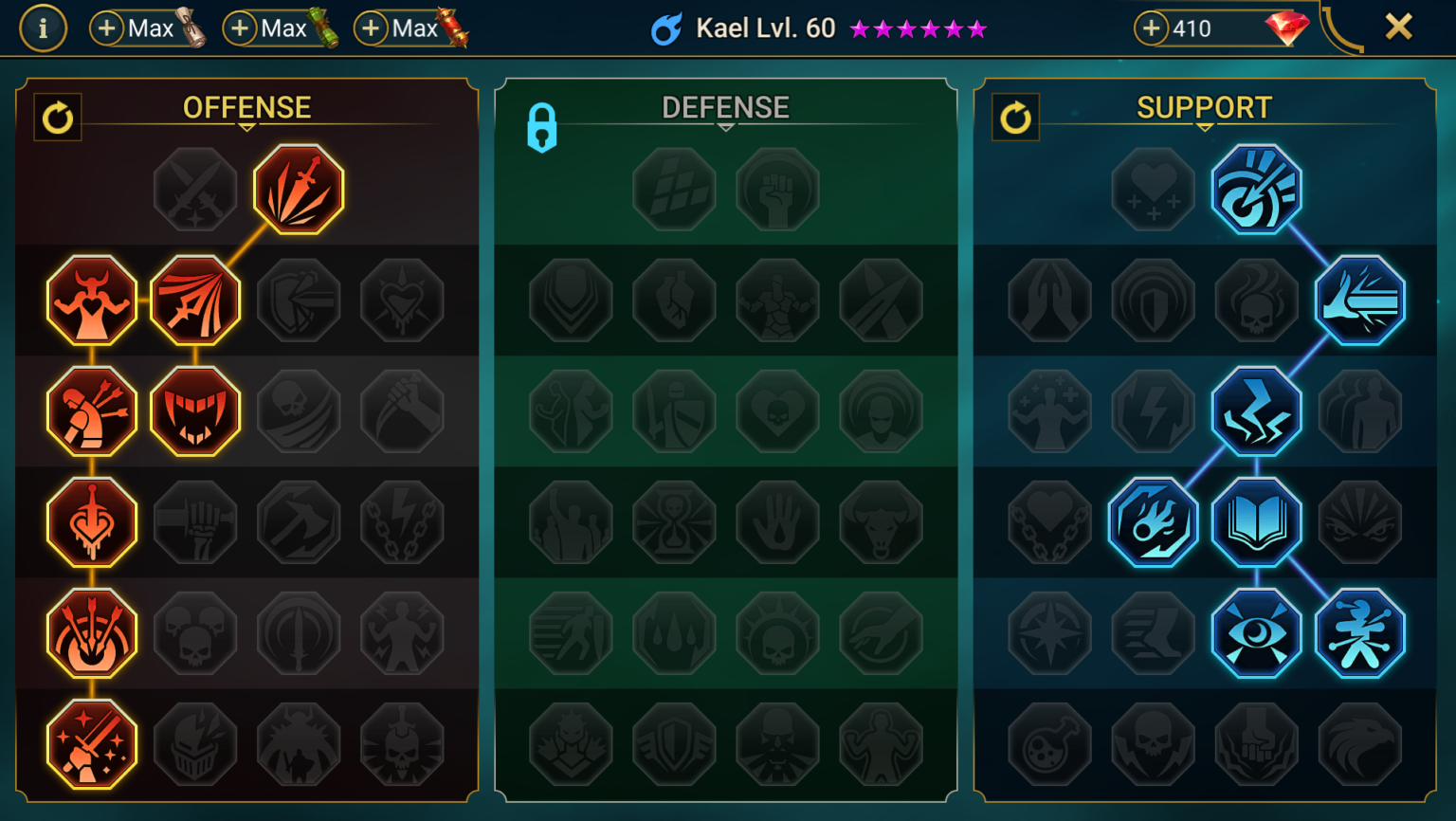Select the Lore of Steel book mastery
This screenshot has width=1456, height=821.
coord(1257,521)
